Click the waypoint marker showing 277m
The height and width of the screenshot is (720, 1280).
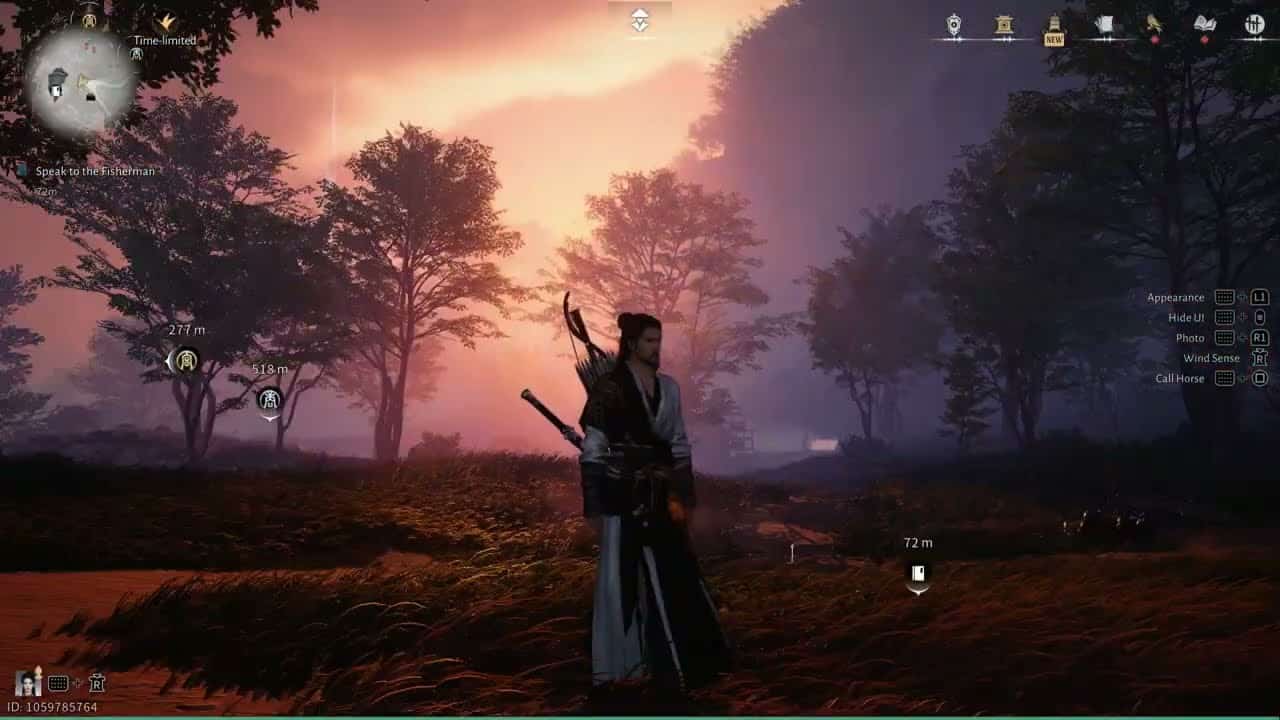[x=186, y=358]
